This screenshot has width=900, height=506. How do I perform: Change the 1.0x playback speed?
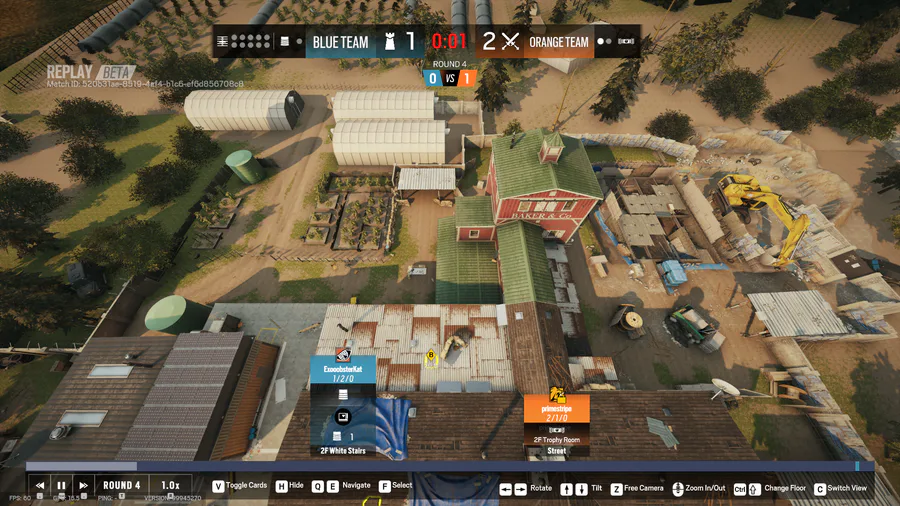tap(170, 486)
